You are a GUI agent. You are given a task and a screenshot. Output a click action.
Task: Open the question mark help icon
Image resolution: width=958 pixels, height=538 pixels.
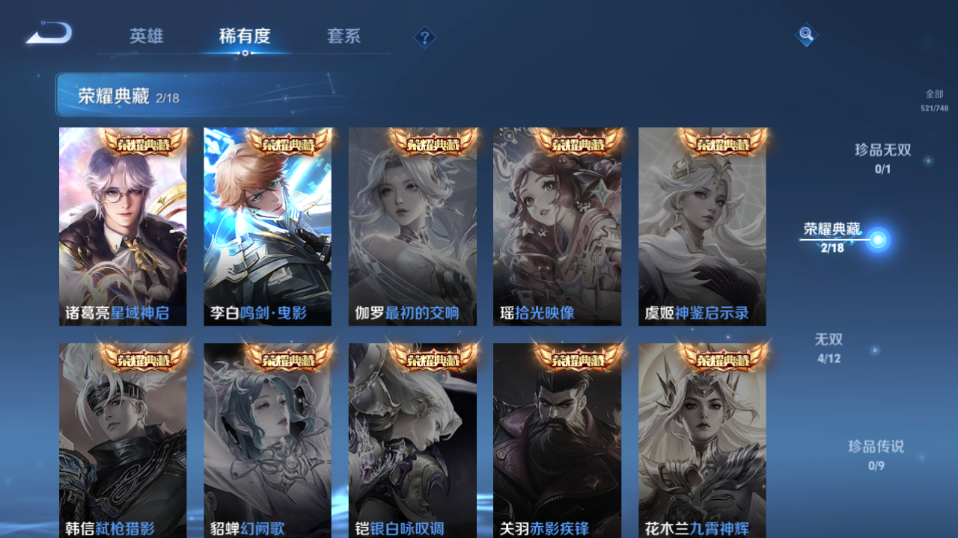425,37
